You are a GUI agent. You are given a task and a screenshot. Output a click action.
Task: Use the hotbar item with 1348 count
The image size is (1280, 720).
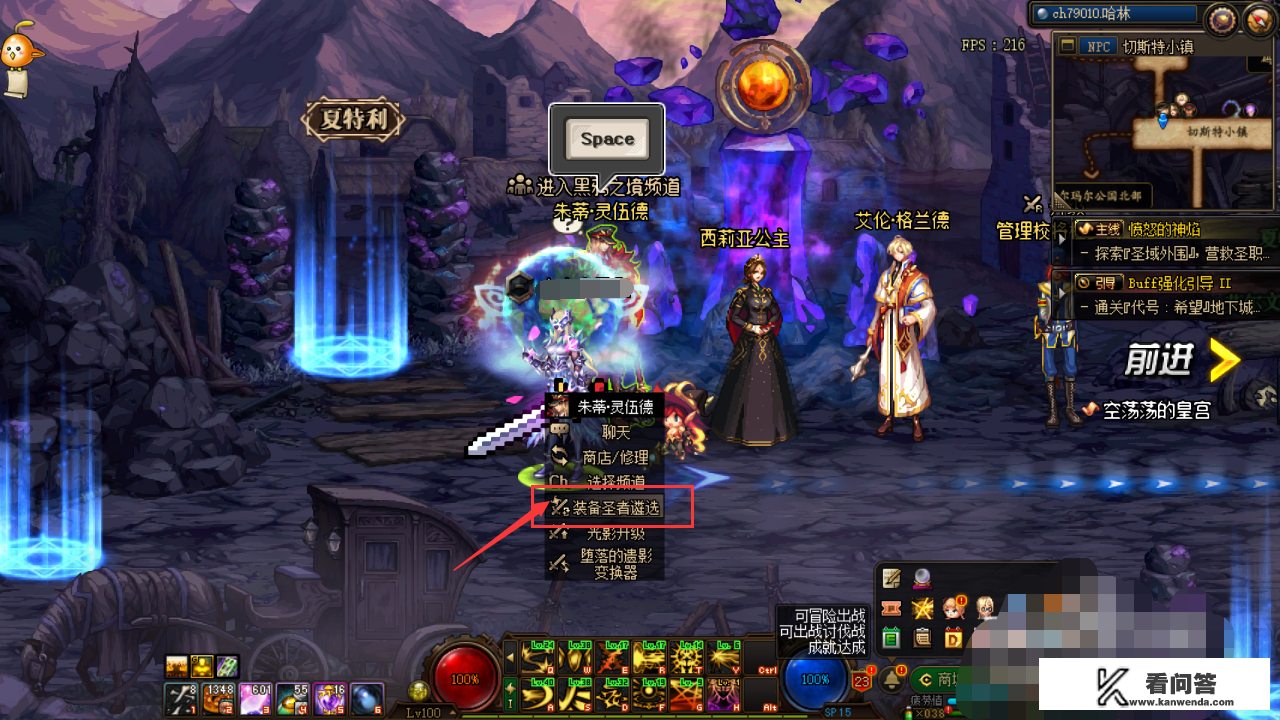(216, 698)
